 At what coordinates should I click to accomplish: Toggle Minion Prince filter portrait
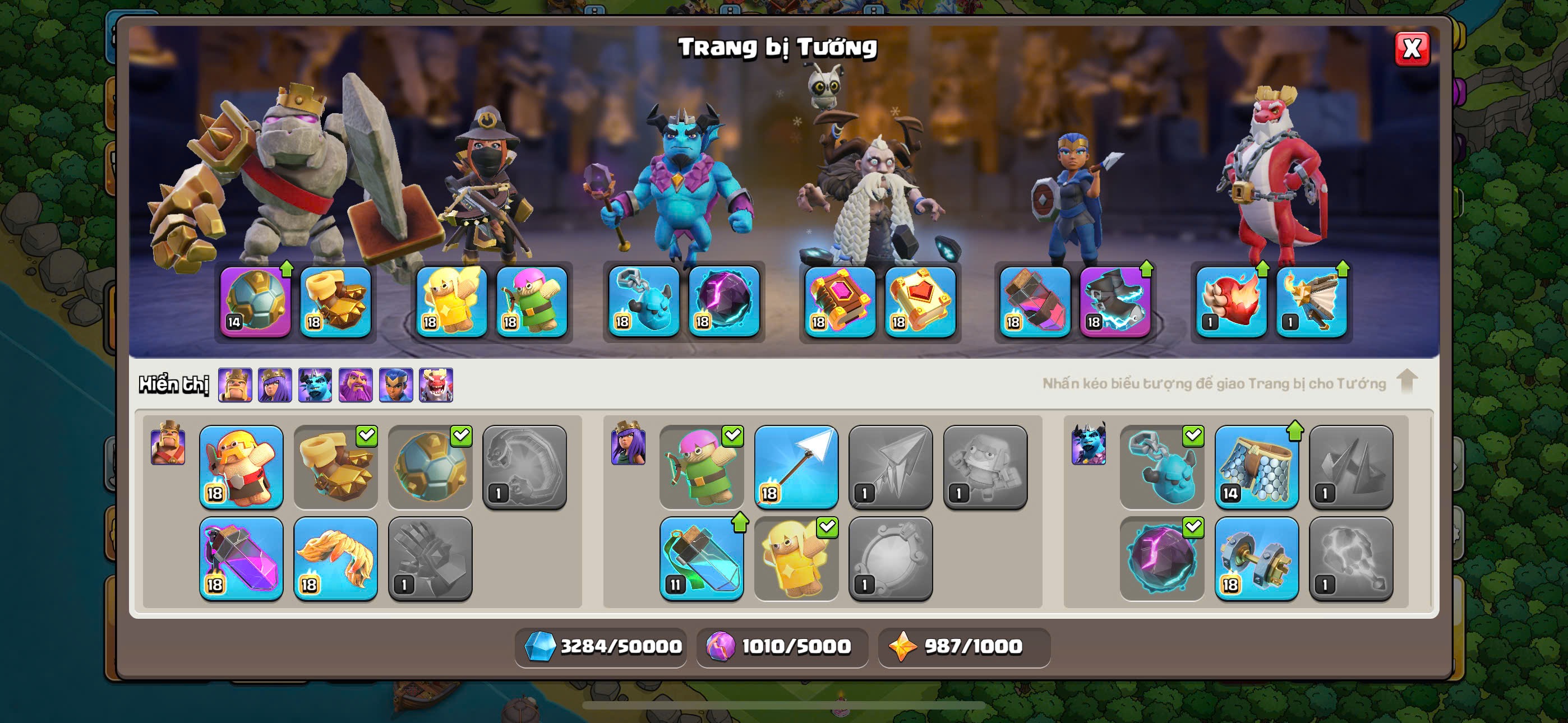pos(315,384)
